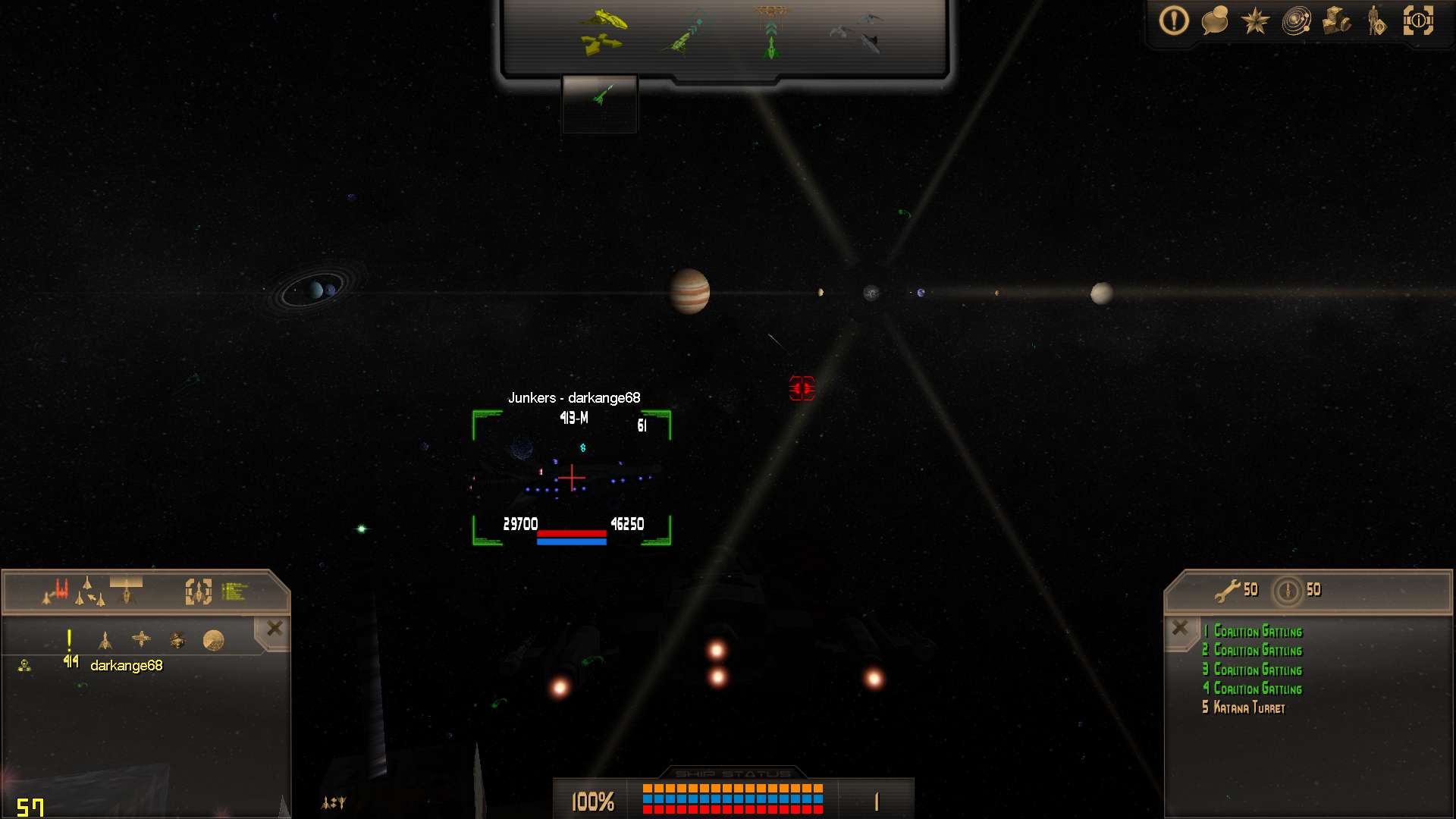Close the contact list panel
This screenshot has height=819, width=1456.
[x=275, y=628]
